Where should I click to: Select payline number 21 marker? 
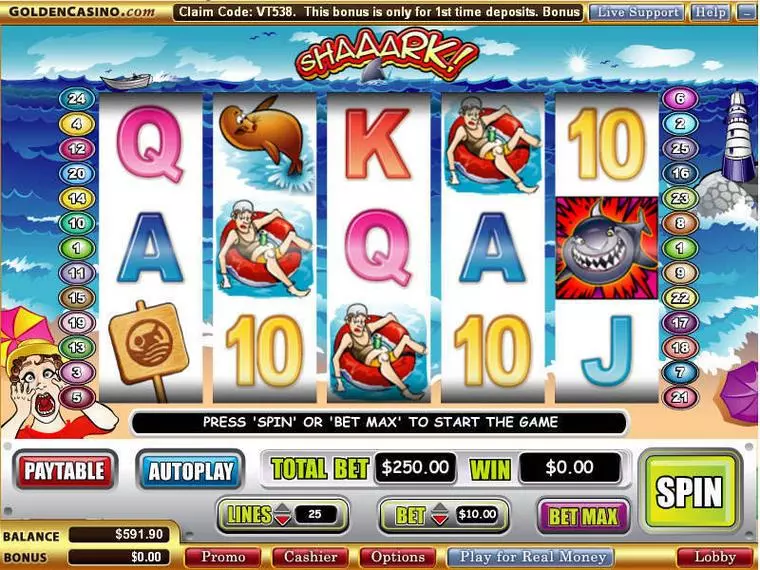point(681,397)
